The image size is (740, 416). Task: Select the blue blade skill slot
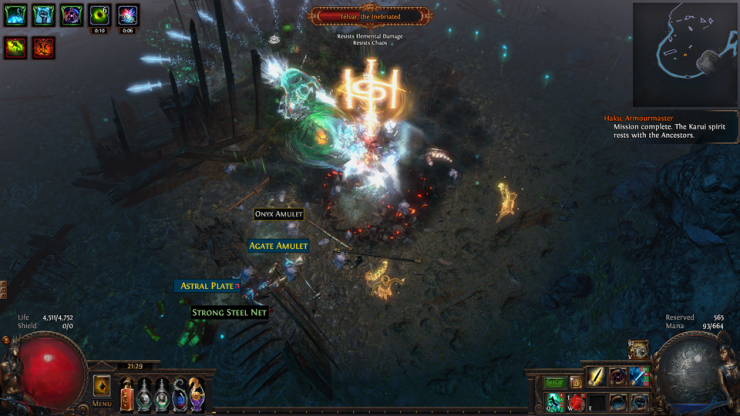pos(638,377)
